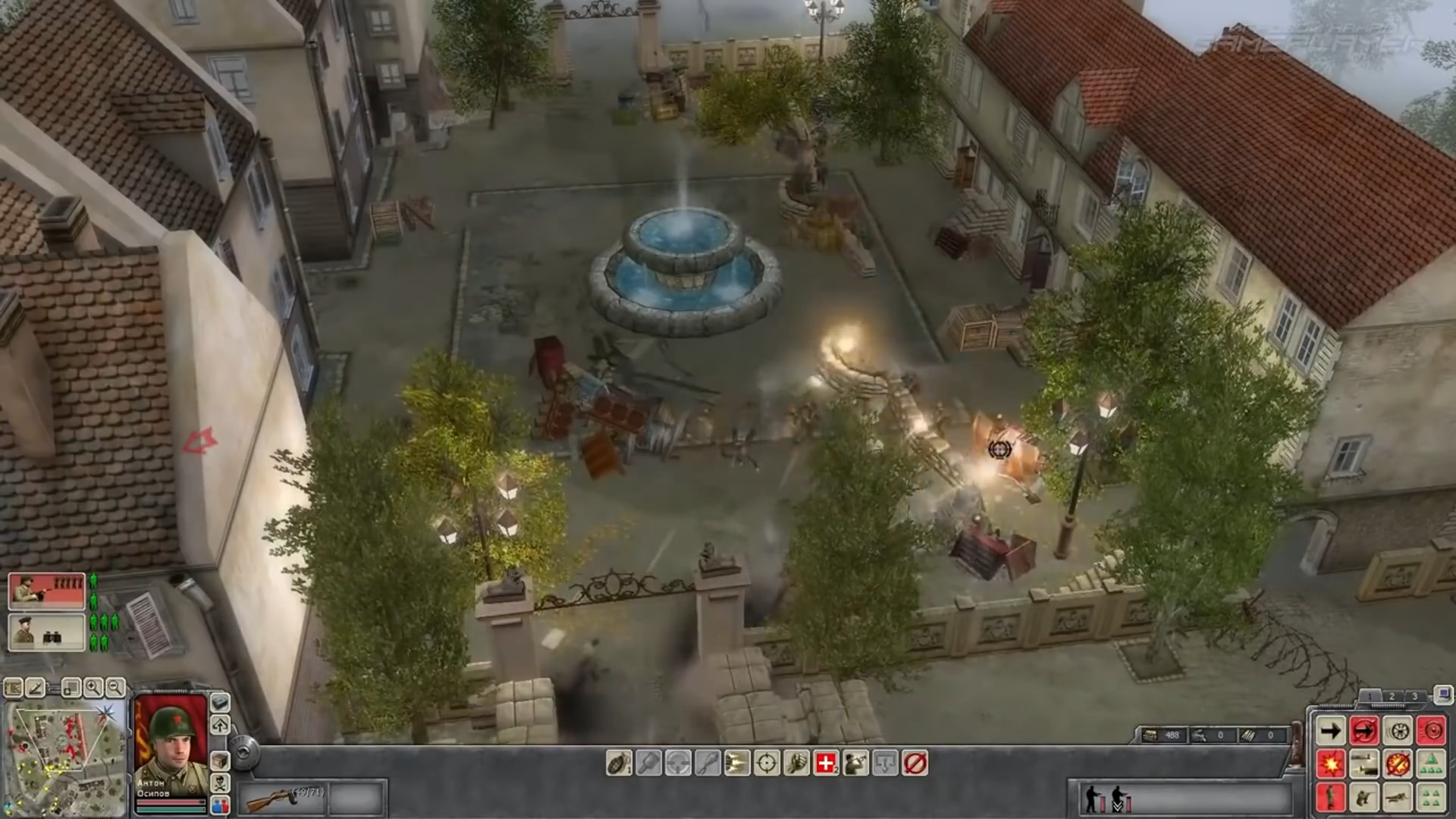Click the red cancel order icon
Screen dimensions: 1456x819
915,763
